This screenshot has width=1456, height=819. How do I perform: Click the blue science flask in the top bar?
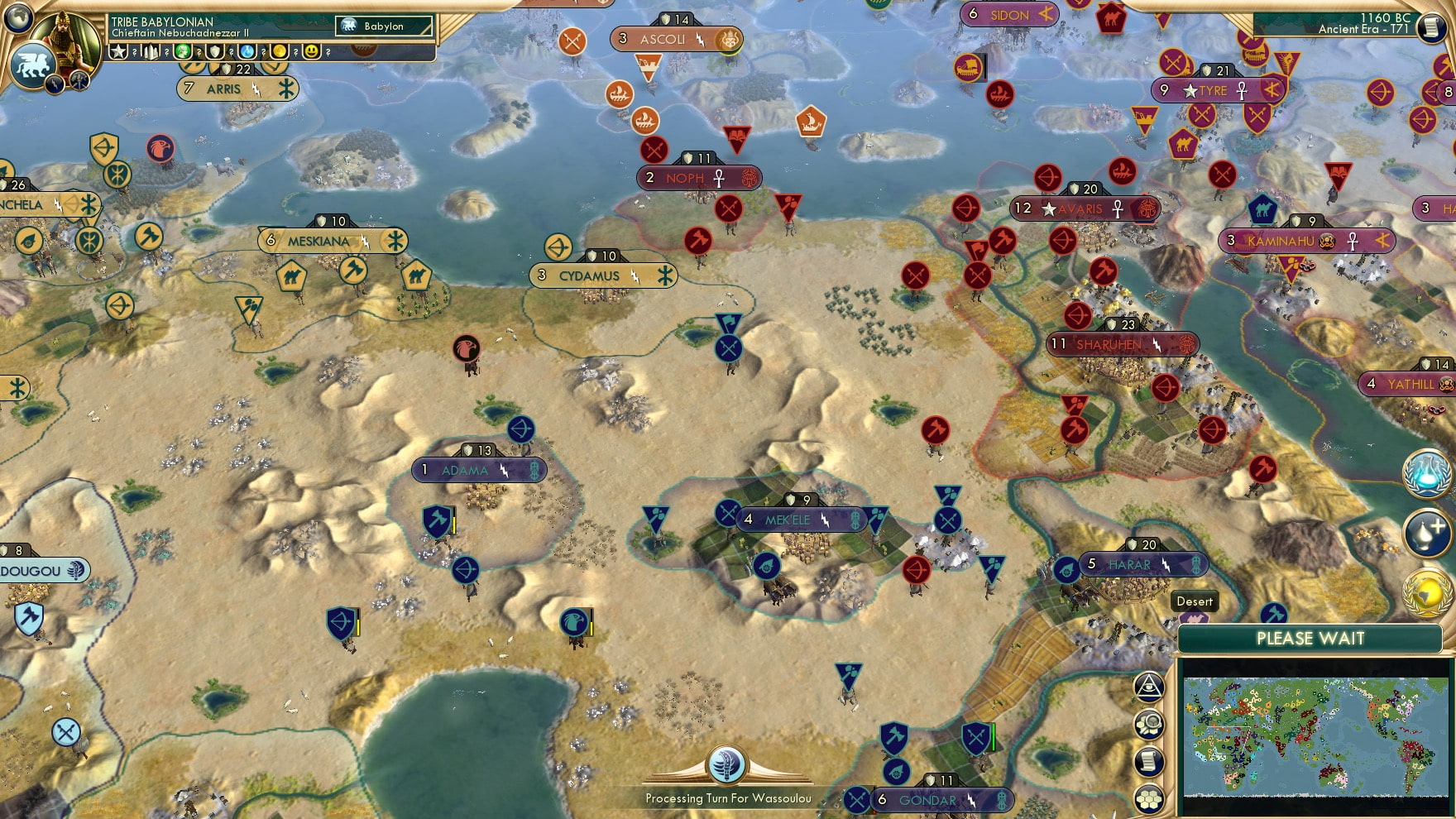247,52
